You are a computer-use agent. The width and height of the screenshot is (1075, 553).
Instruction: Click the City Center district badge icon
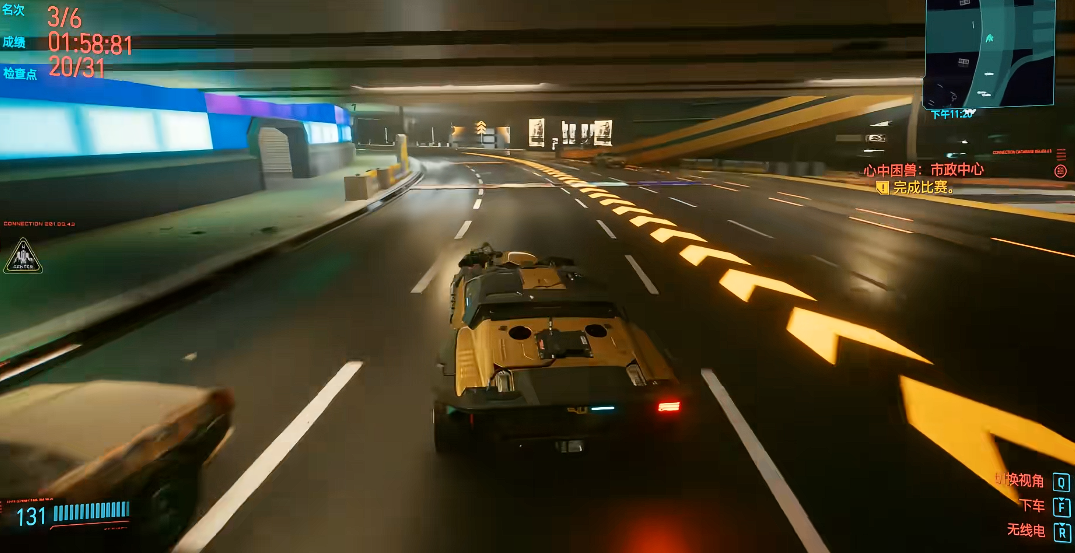point(22,257)
